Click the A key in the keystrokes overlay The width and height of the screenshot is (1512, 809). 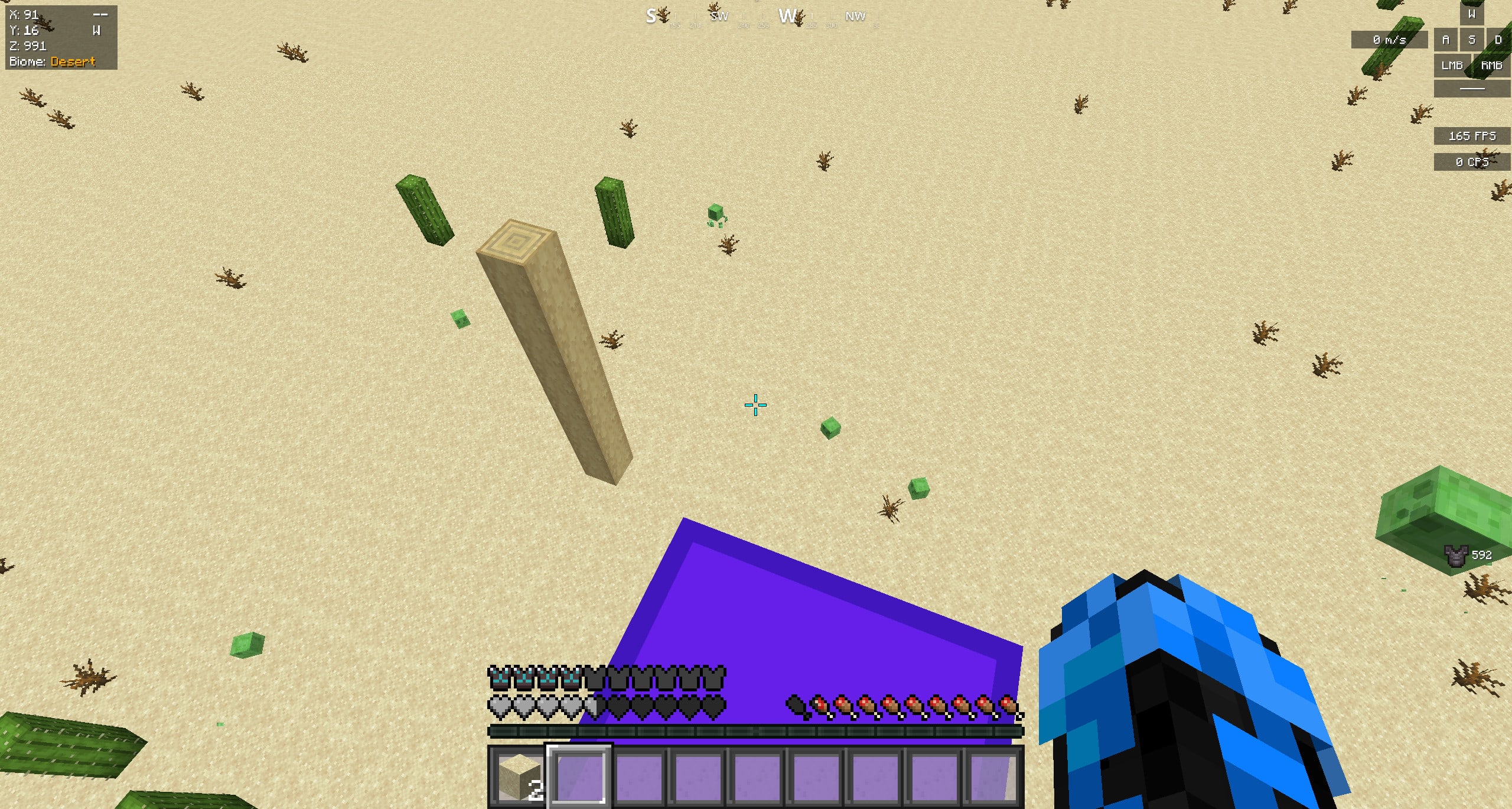coord(1447,40)
